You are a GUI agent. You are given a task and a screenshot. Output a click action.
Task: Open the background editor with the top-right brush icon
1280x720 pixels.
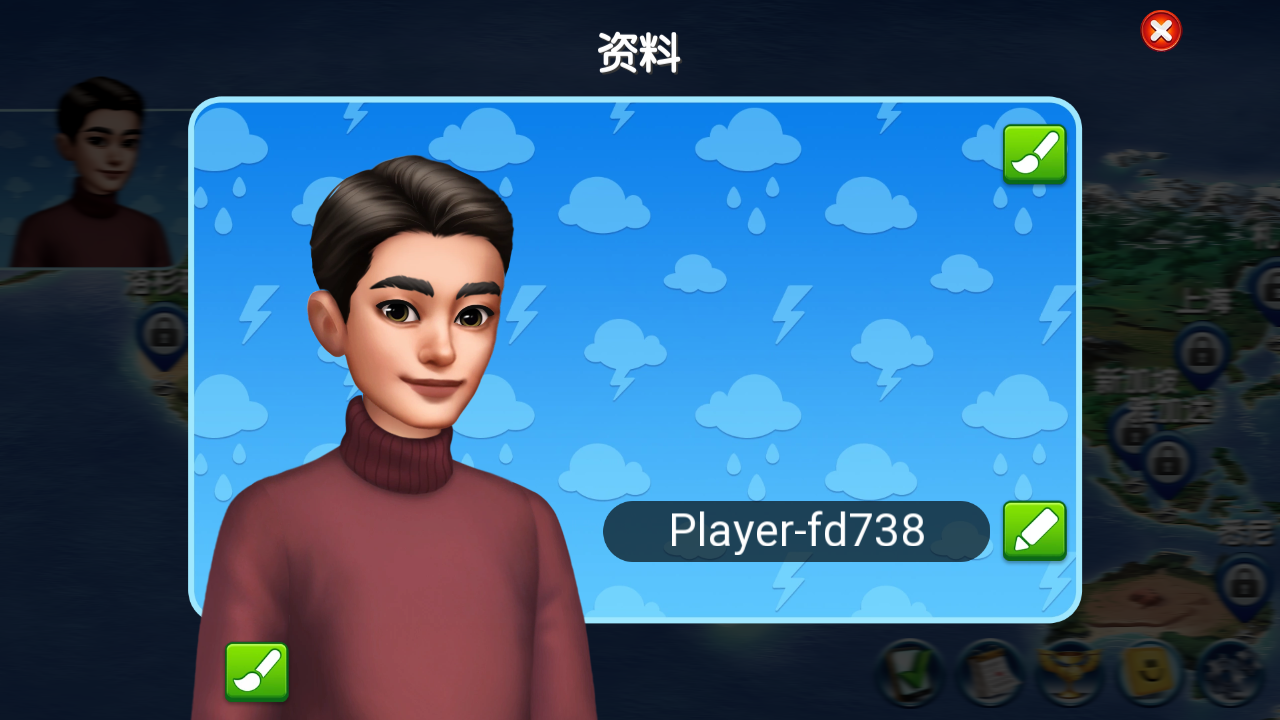click(x=1035, y=153)
